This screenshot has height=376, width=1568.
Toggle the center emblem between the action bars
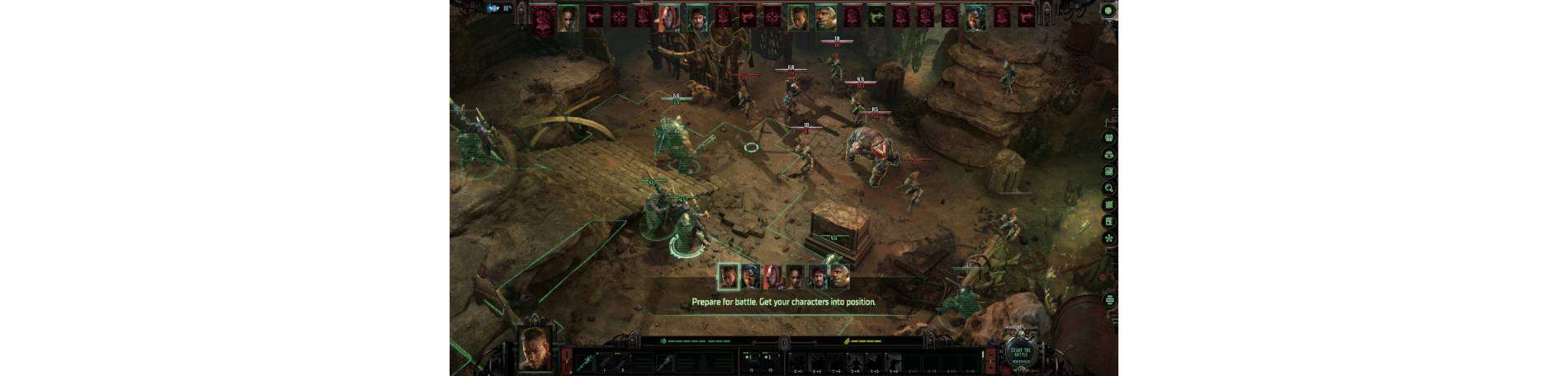(785, 343)
